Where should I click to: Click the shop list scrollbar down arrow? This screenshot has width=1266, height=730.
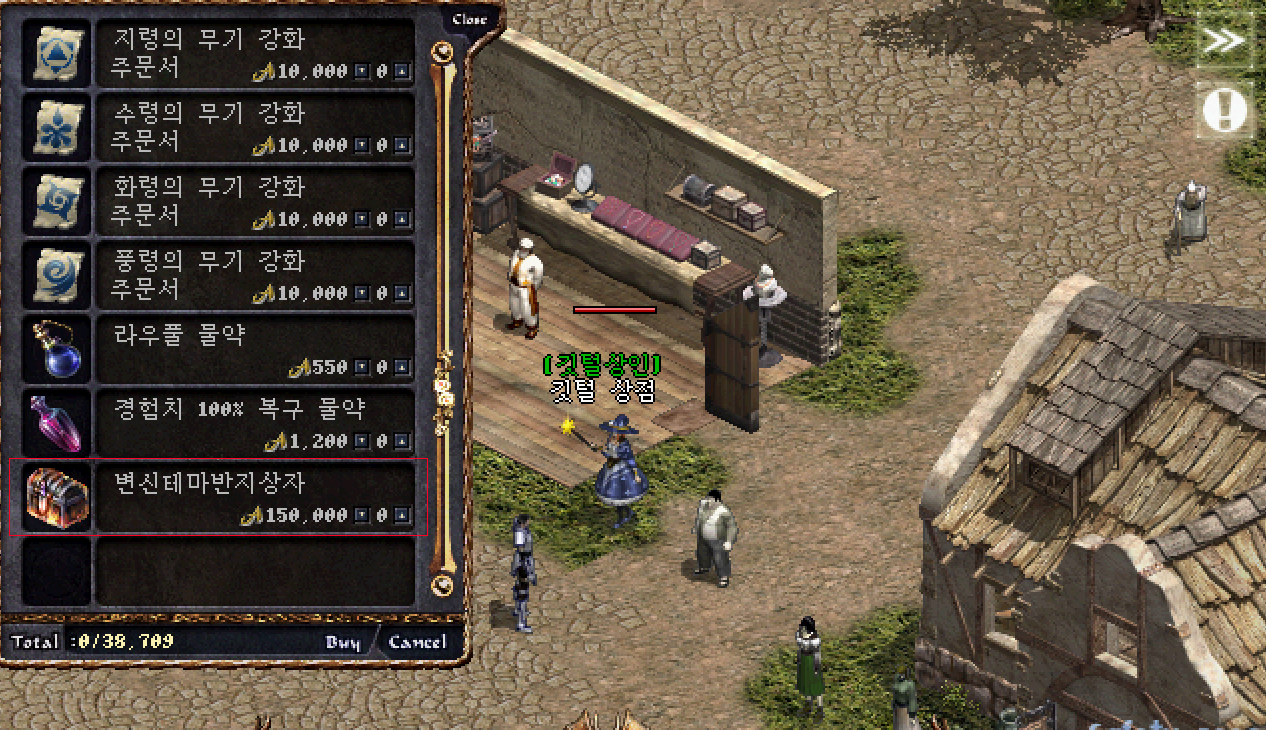click(x=441, y=584)
